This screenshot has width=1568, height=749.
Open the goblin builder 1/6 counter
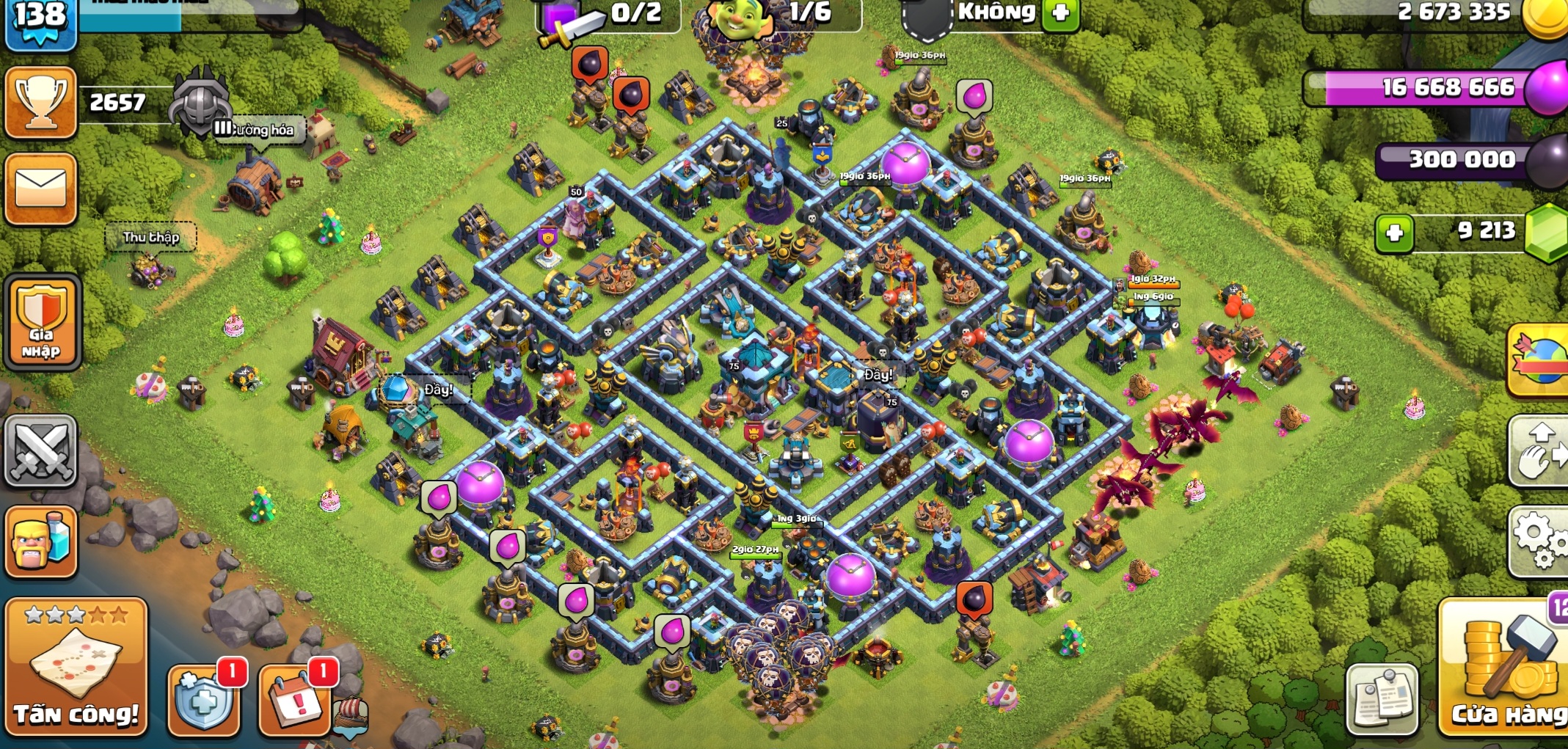click(778, 15)
